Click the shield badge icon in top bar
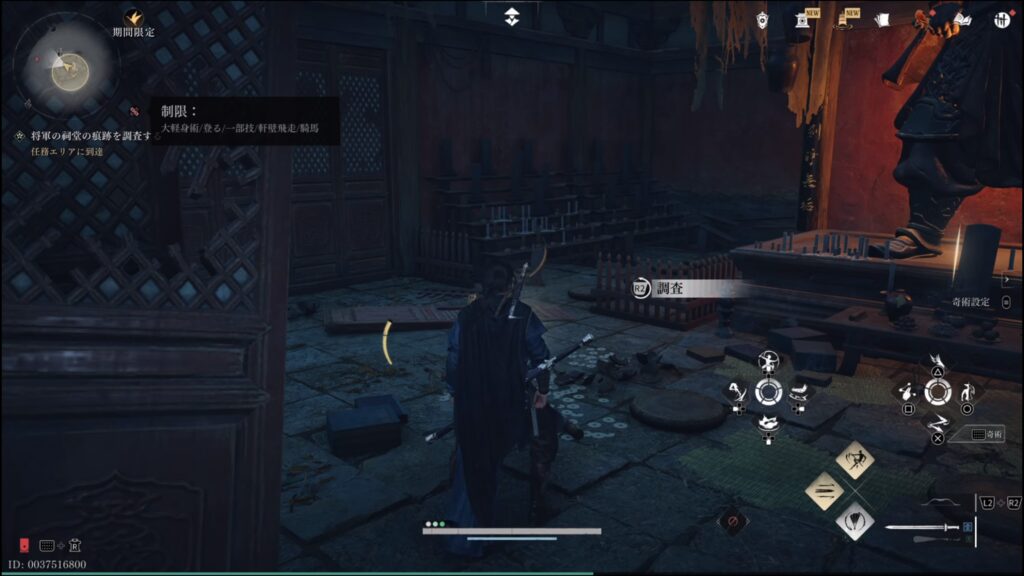1024x576 pixels. click(x=763, y=20)
